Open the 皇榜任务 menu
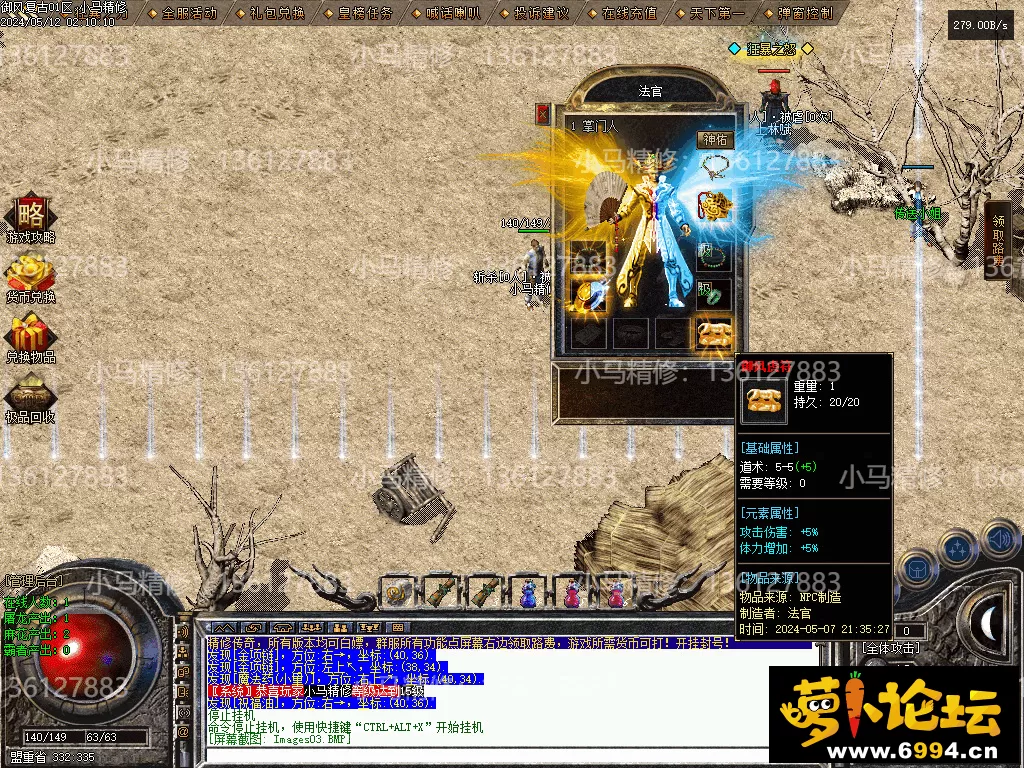 click(x=359, y=13)
